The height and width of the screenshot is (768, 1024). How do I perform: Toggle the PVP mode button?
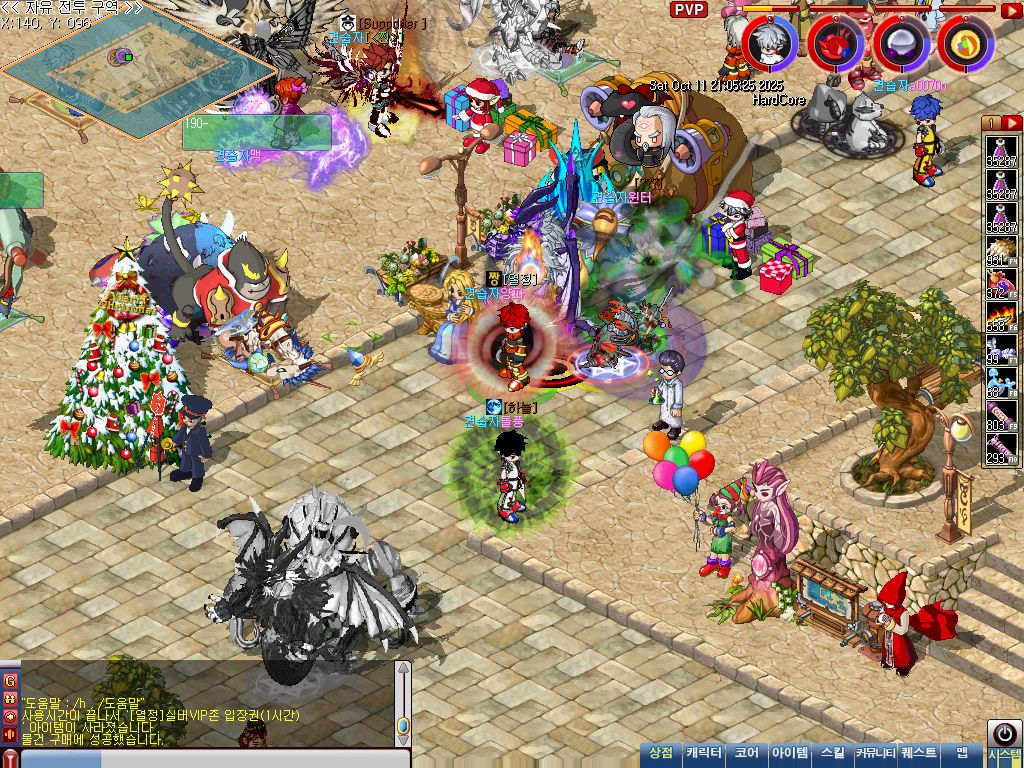tap(688, 10)
